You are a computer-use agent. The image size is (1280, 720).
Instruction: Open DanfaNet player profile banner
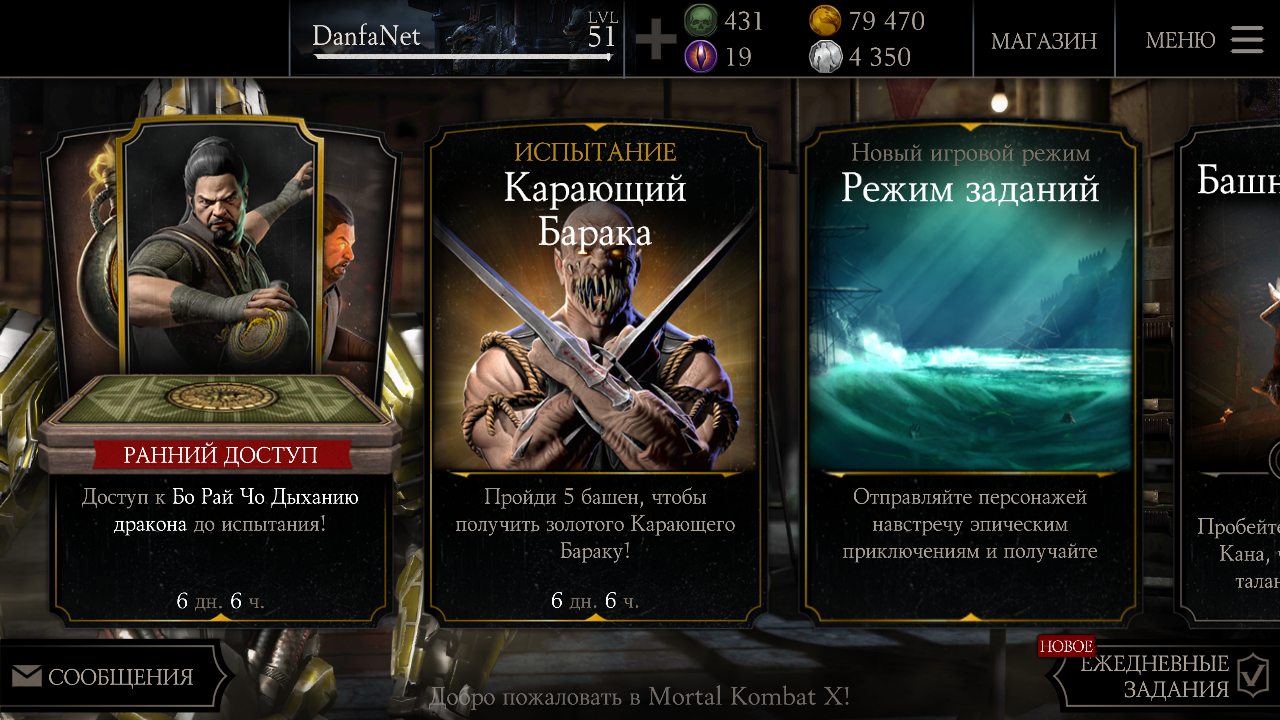(457, 39)
